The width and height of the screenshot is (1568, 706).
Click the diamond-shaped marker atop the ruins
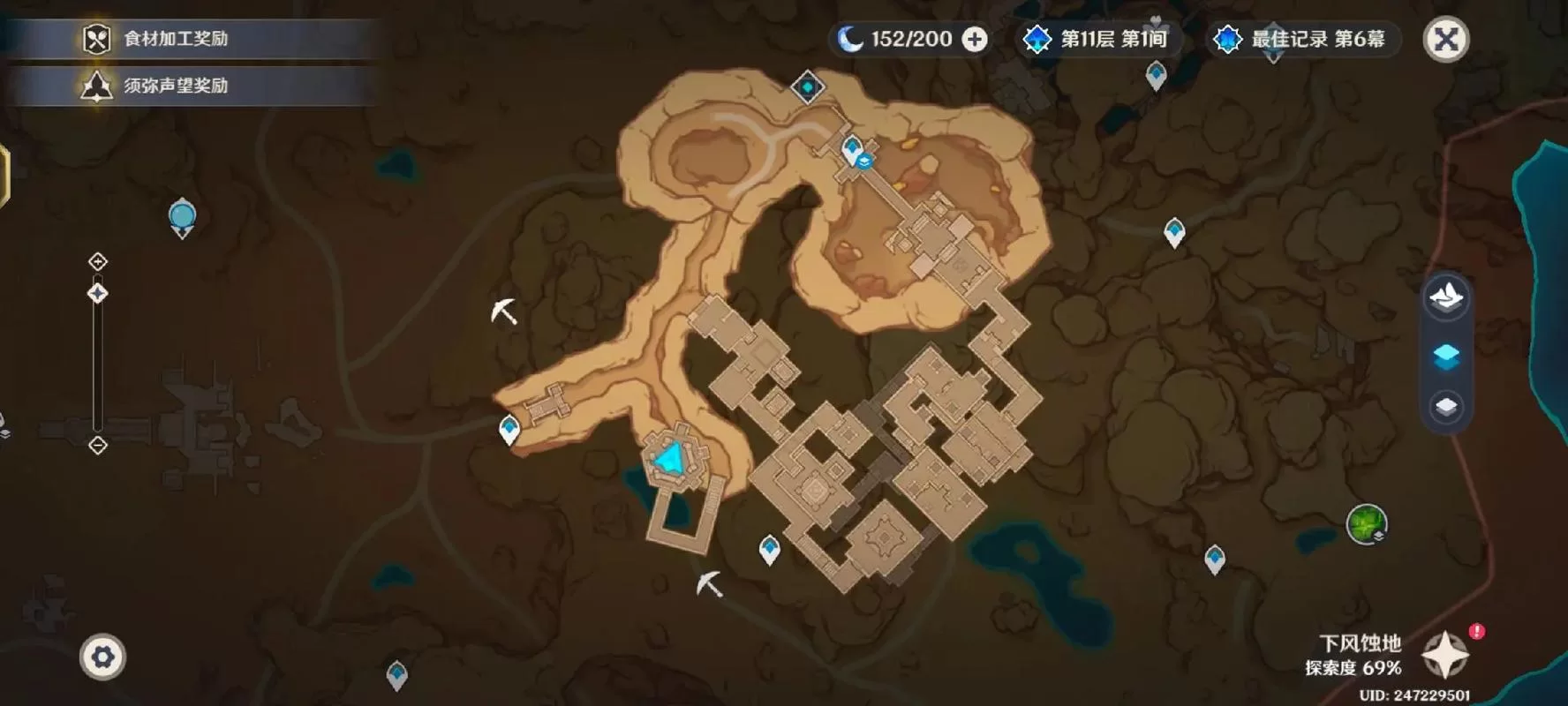(807, 87)
